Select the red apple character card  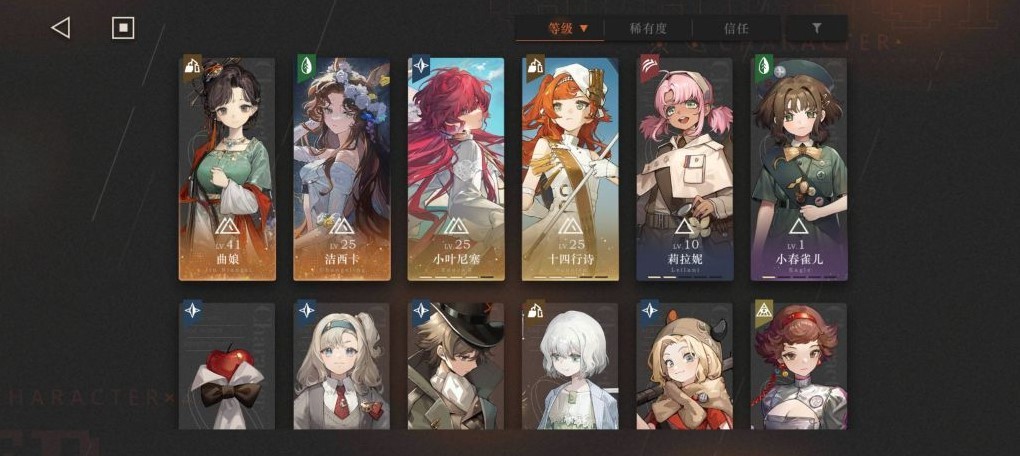click(x=227, y=367)
